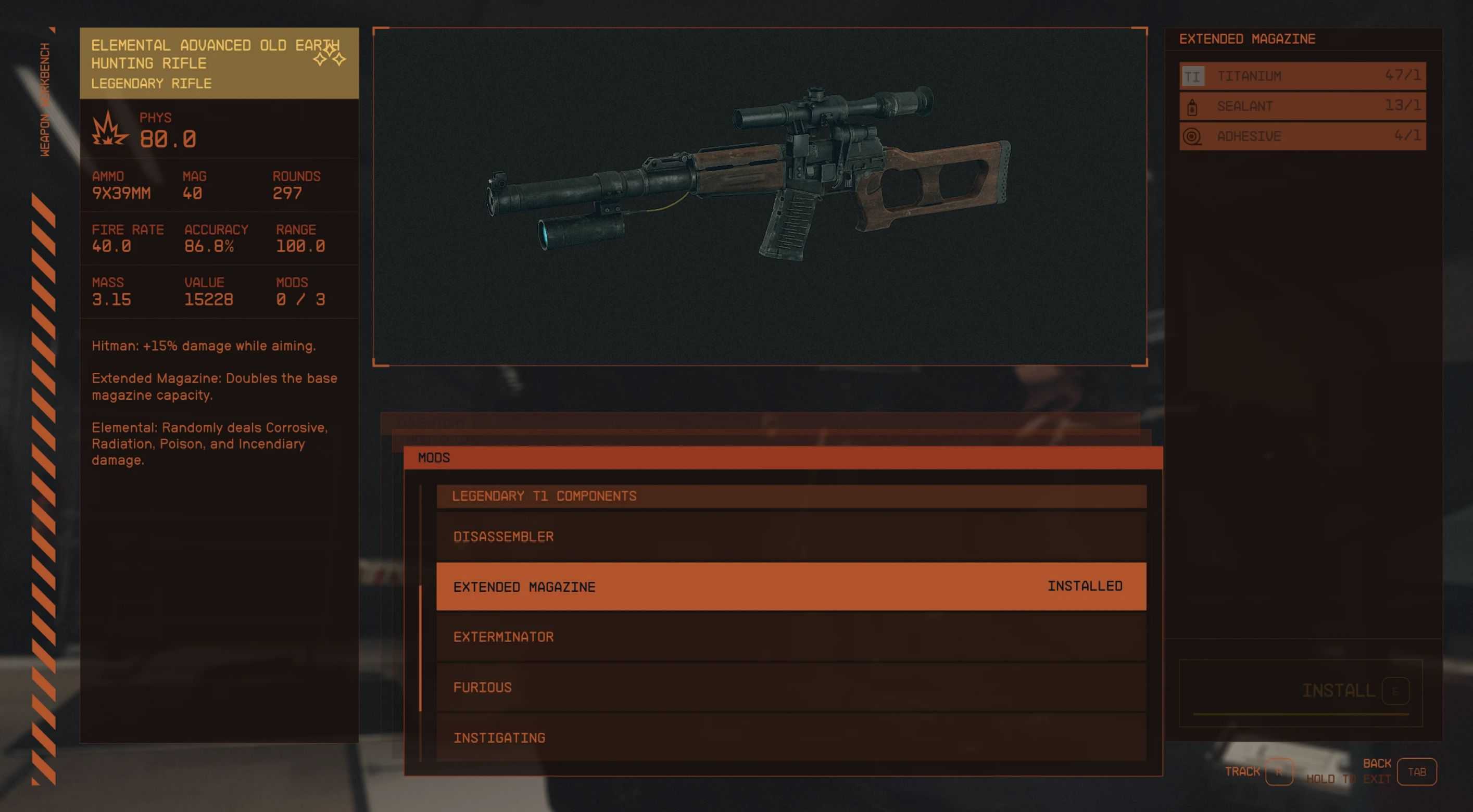
Task: Click the Back button
Action: point(1416,771)
